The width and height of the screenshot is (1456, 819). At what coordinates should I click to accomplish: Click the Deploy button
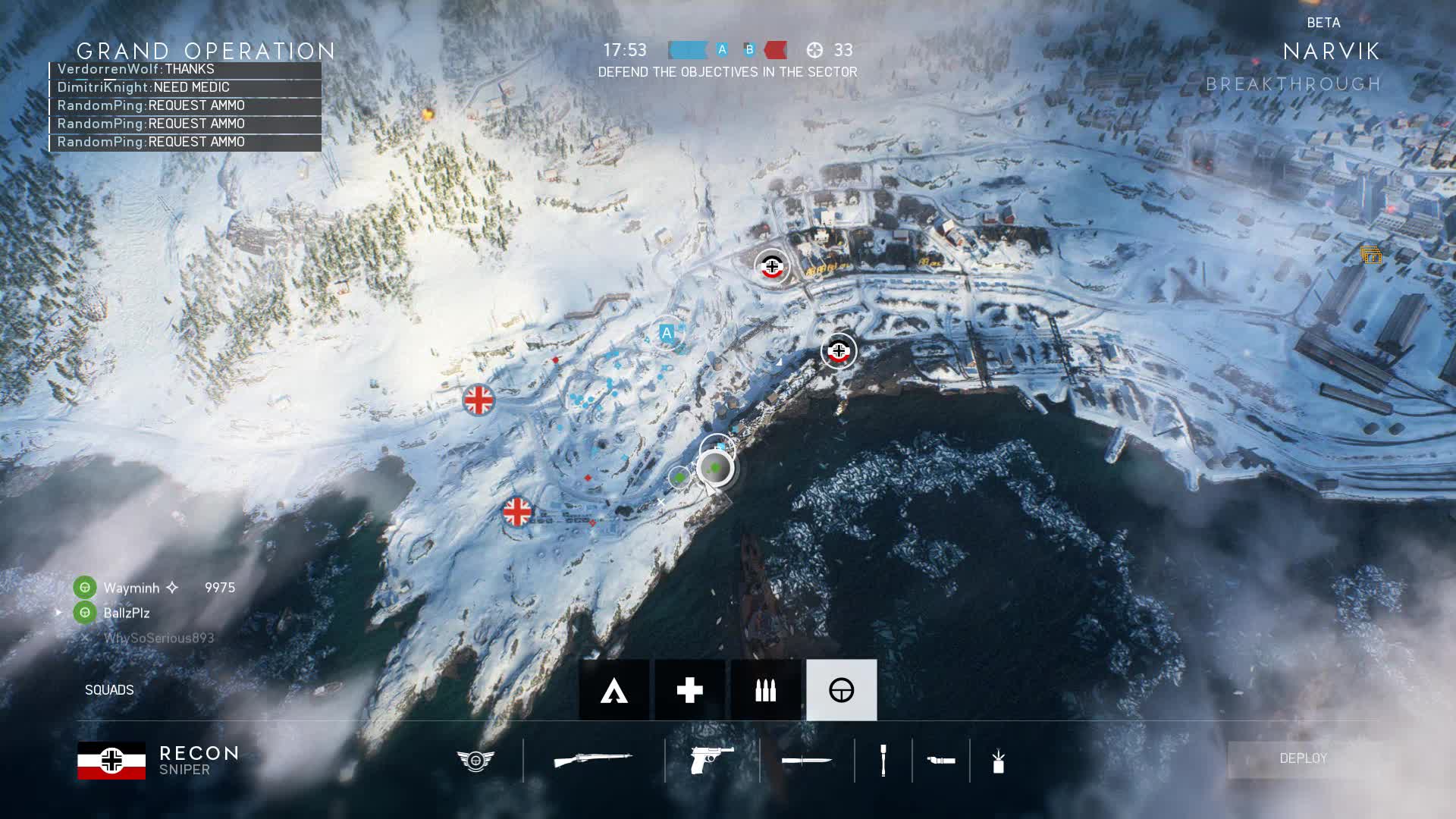click(1303, 758)
